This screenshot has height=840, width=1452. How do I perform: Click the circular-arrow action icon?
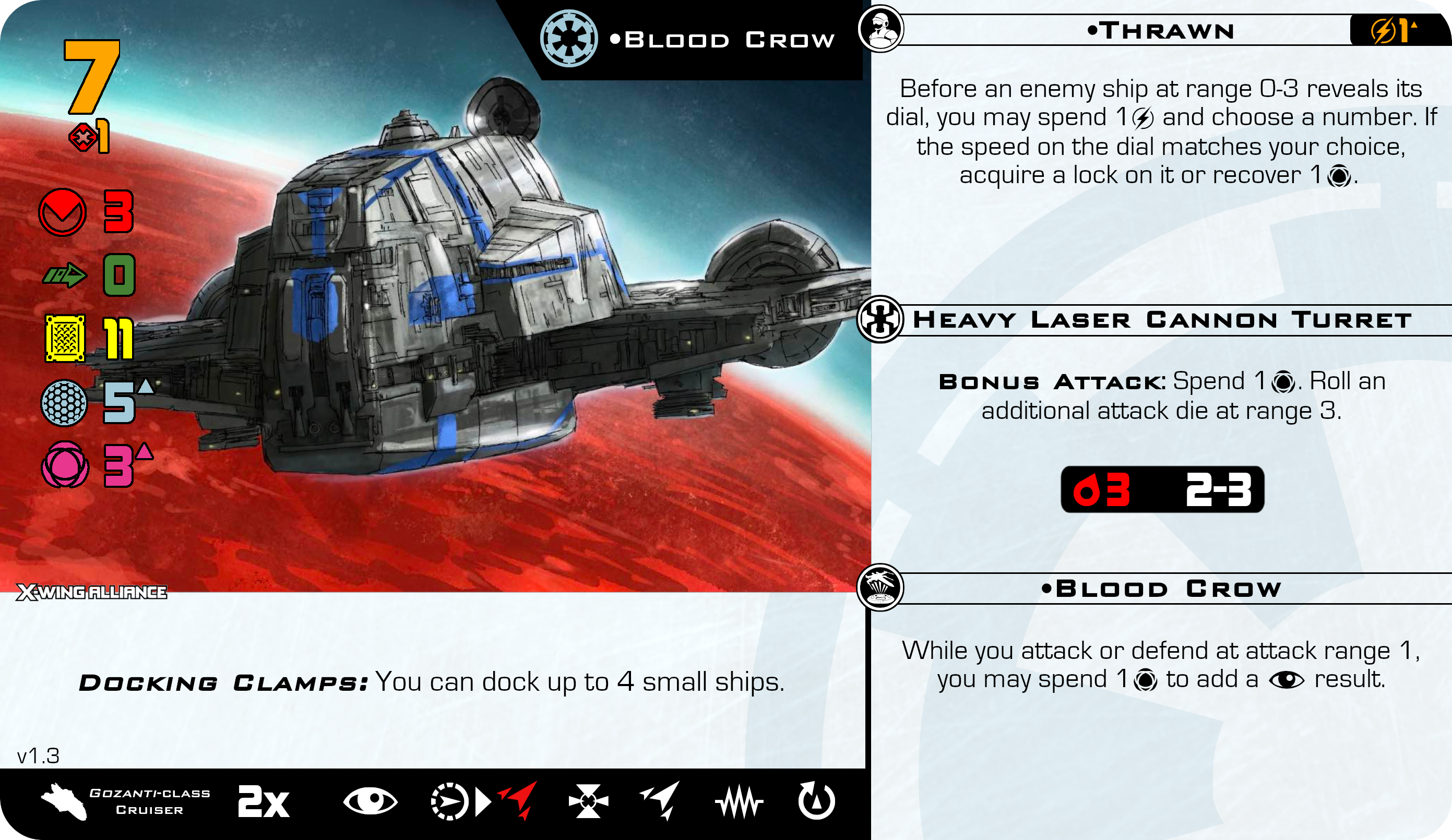[x=816, y=801]
